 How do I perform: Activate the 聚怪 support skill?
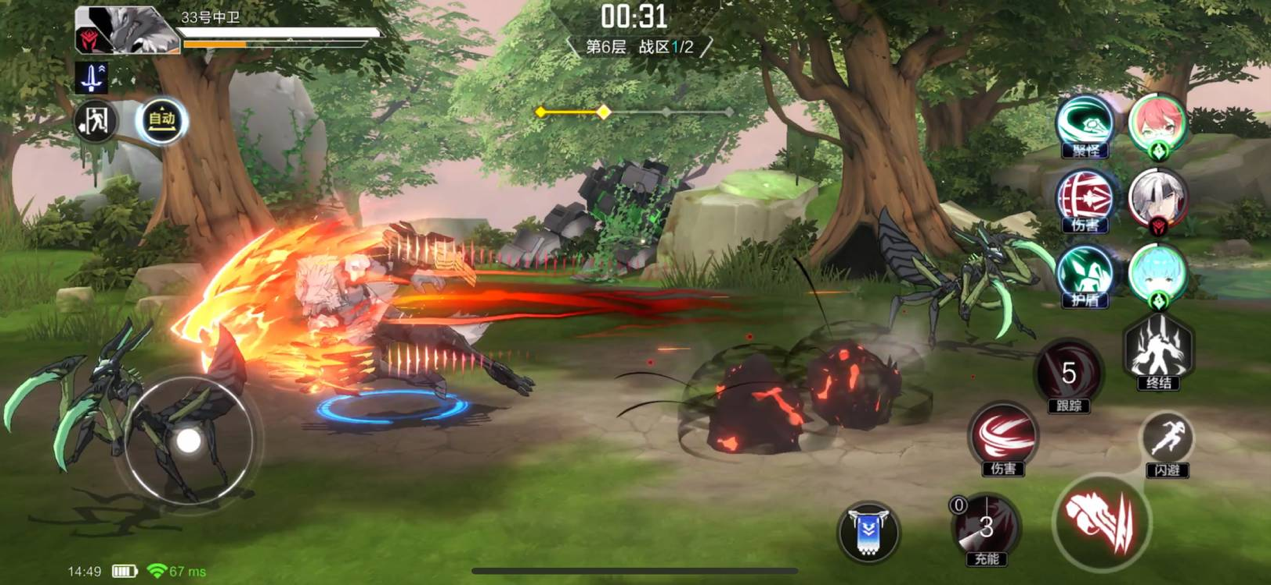[x=1085, y=122]
